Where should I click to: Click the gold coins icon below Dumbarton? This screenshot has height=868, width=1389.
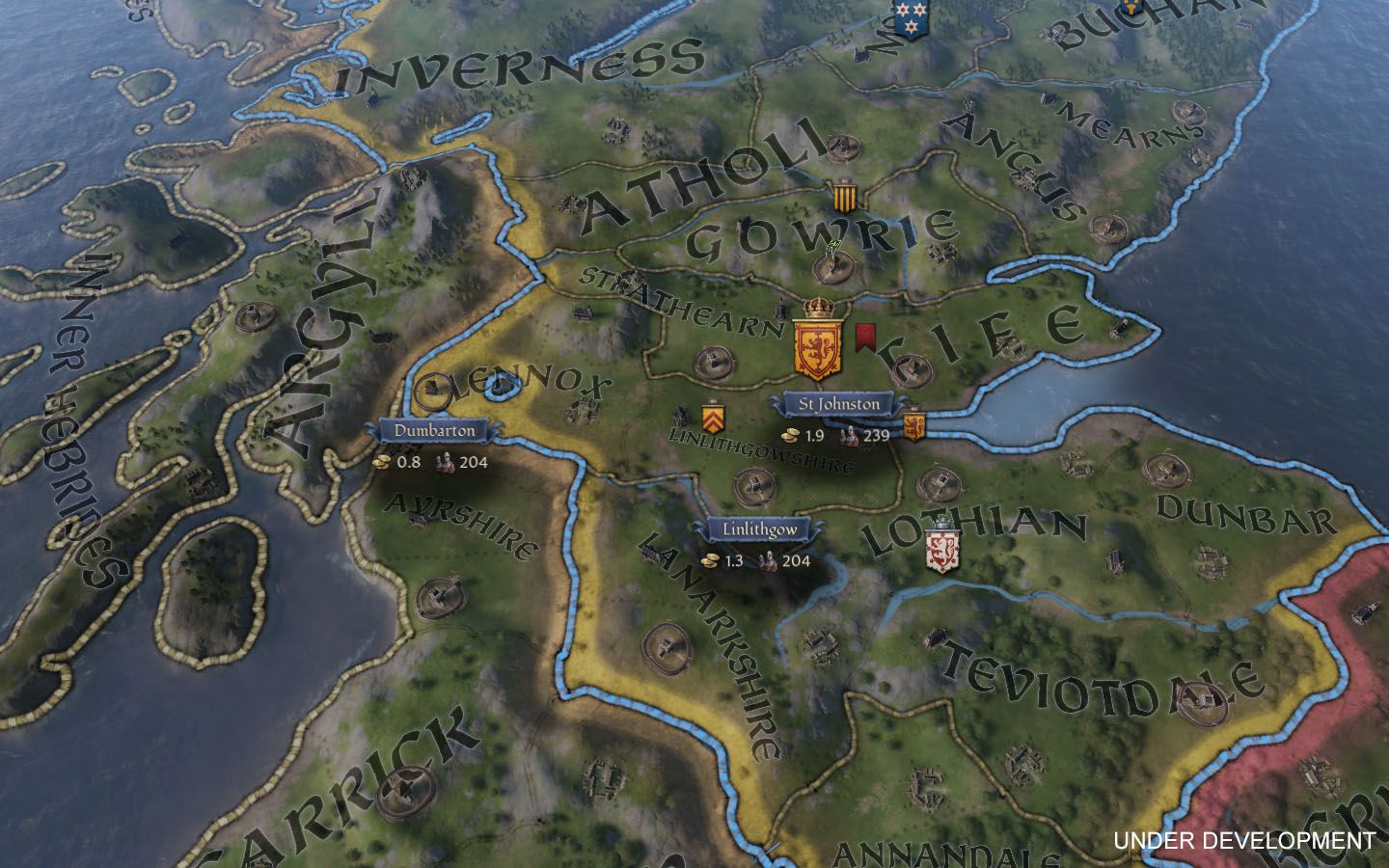click(x=380, y=463)
